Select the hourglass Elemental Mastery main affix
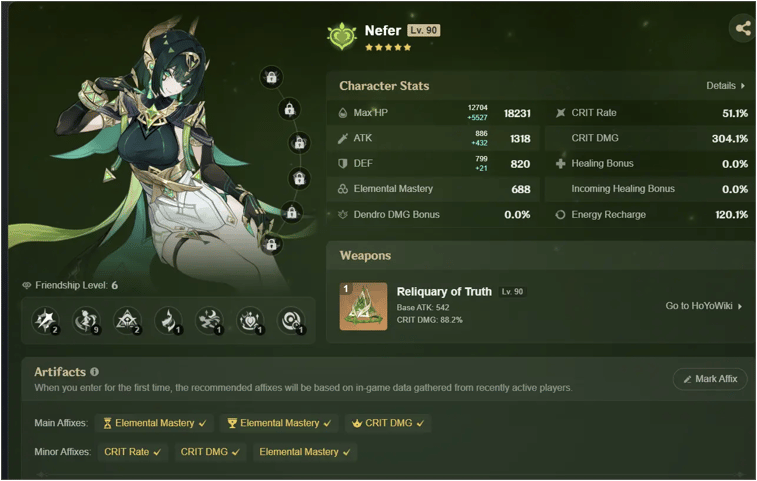The image size is (757, 481). point(154,423)
